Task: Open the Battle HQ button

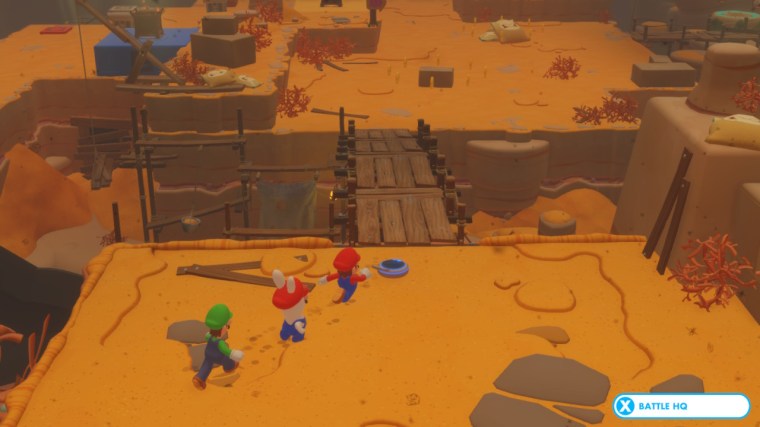Action: 681,406
